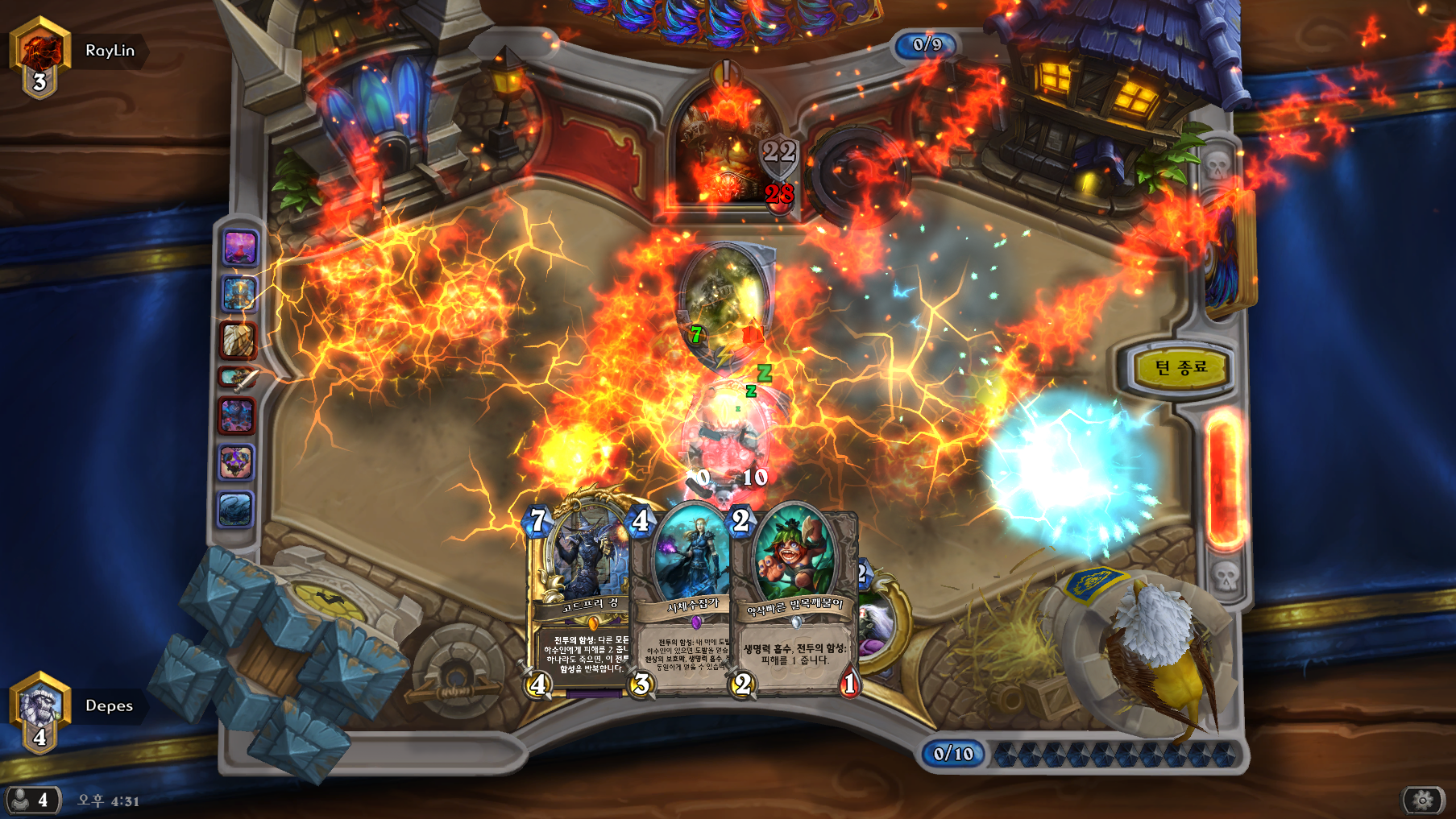
Task: Show the topmost pink history tile
Action: pos(239,247)
